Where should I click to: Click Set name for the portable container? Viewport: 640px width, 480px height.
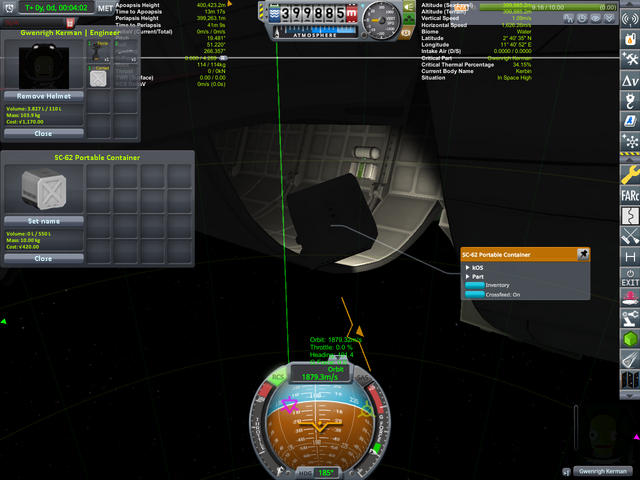pos(43,221)
